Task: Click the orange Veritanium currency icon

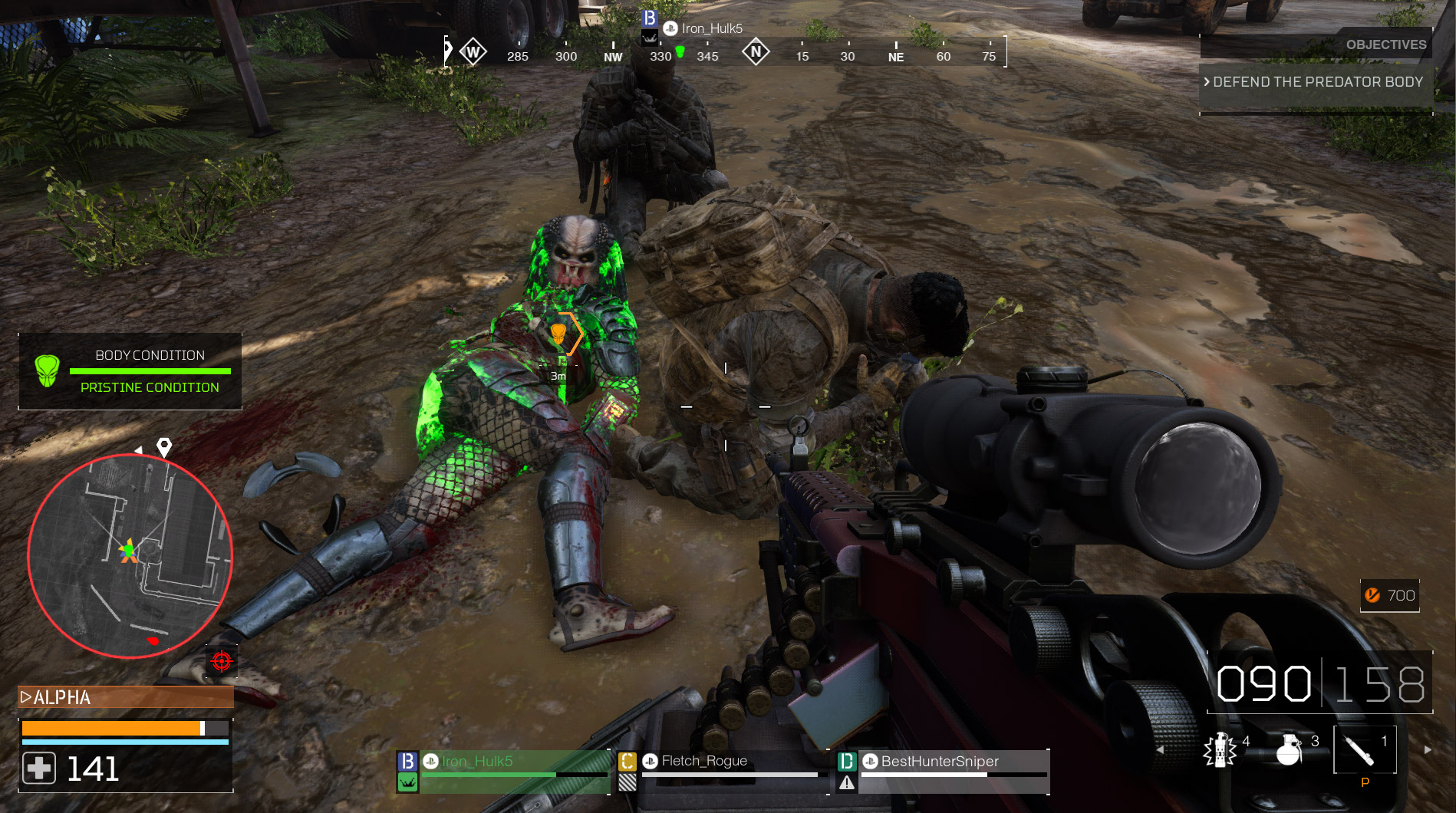Action: (x=1372, y=595)
